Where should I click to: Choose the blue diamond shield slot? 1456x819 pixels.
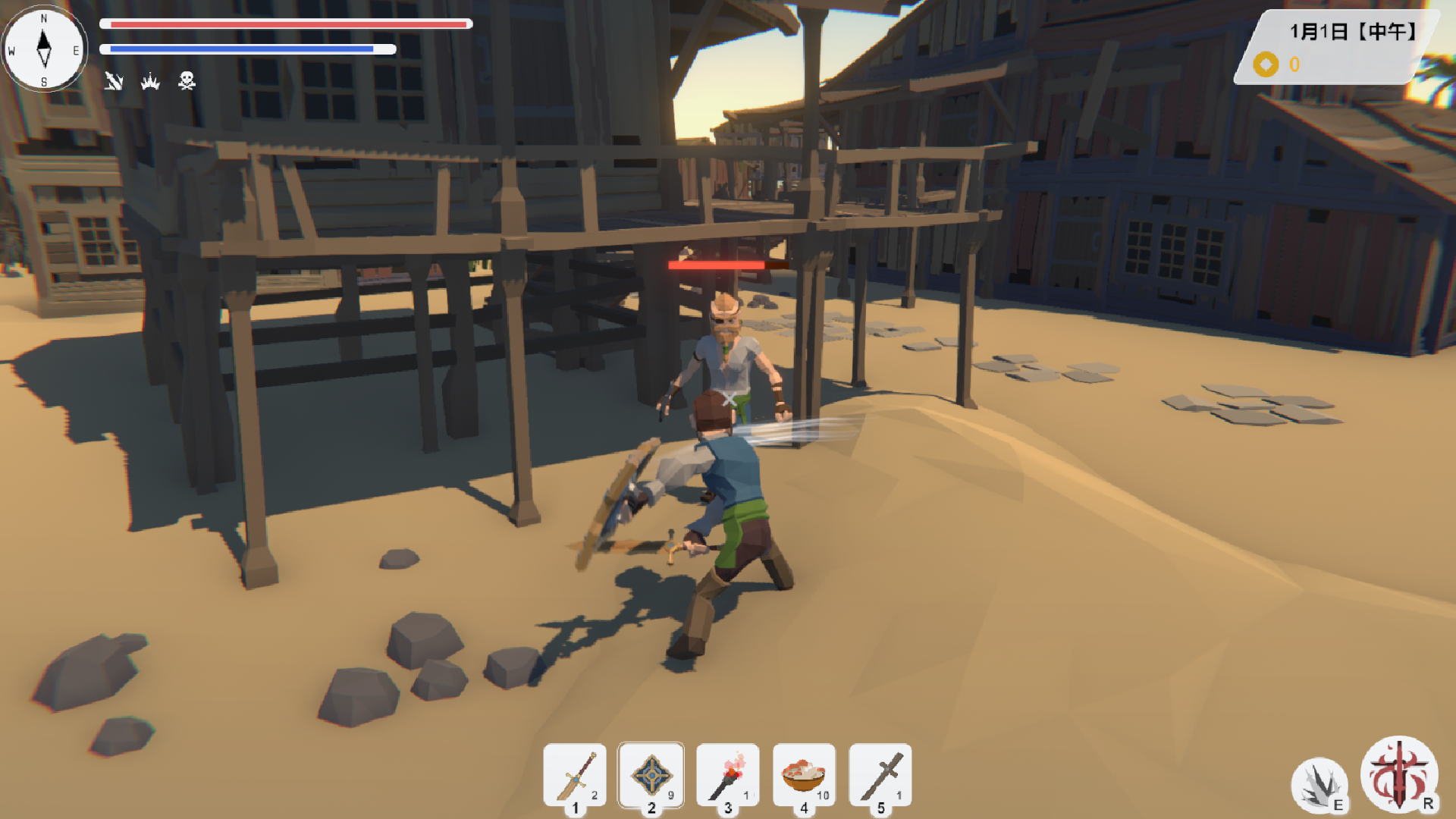pyautogui.click(x=651, y=776)
